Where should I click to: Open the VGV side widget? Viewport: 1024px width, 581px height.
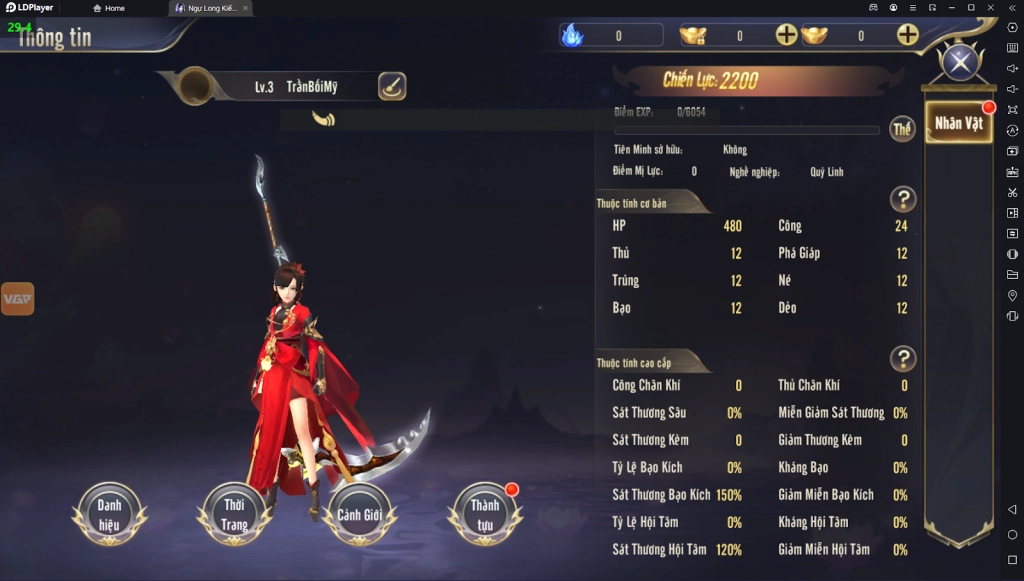(17, 298)
